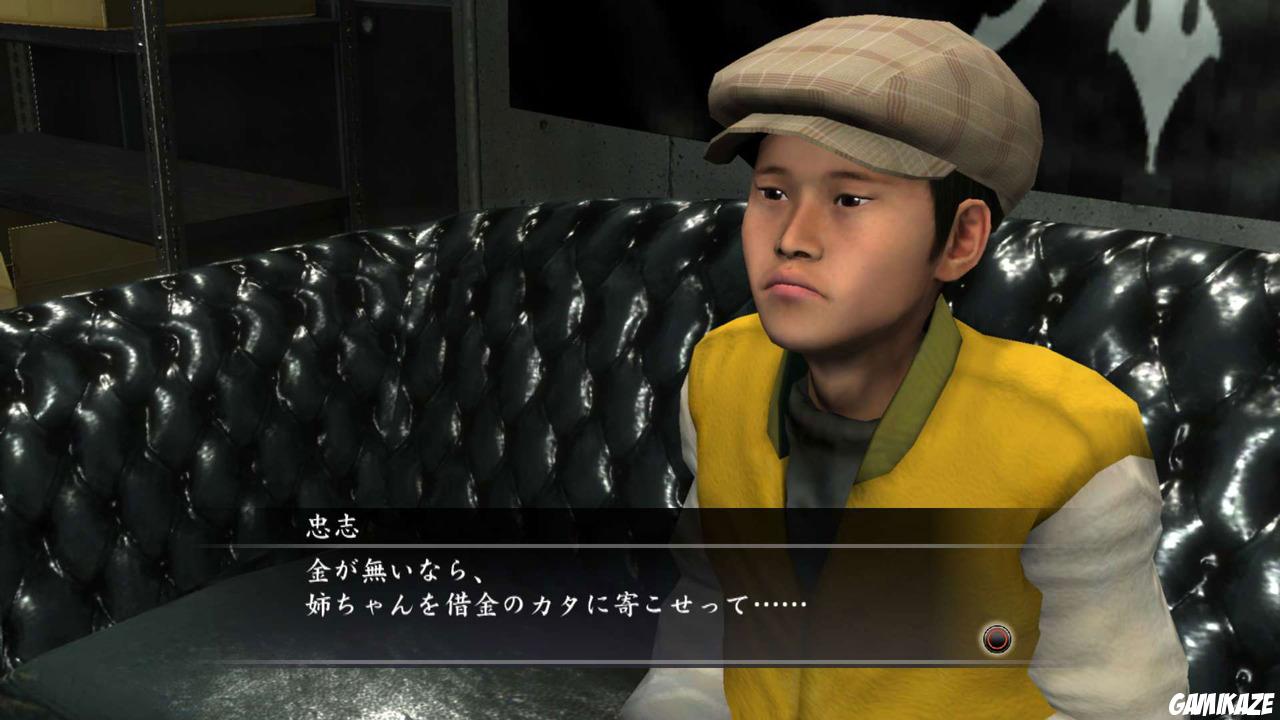
Task: Expand the dialogue box showing 金が無いなら、
Action: 600,590
